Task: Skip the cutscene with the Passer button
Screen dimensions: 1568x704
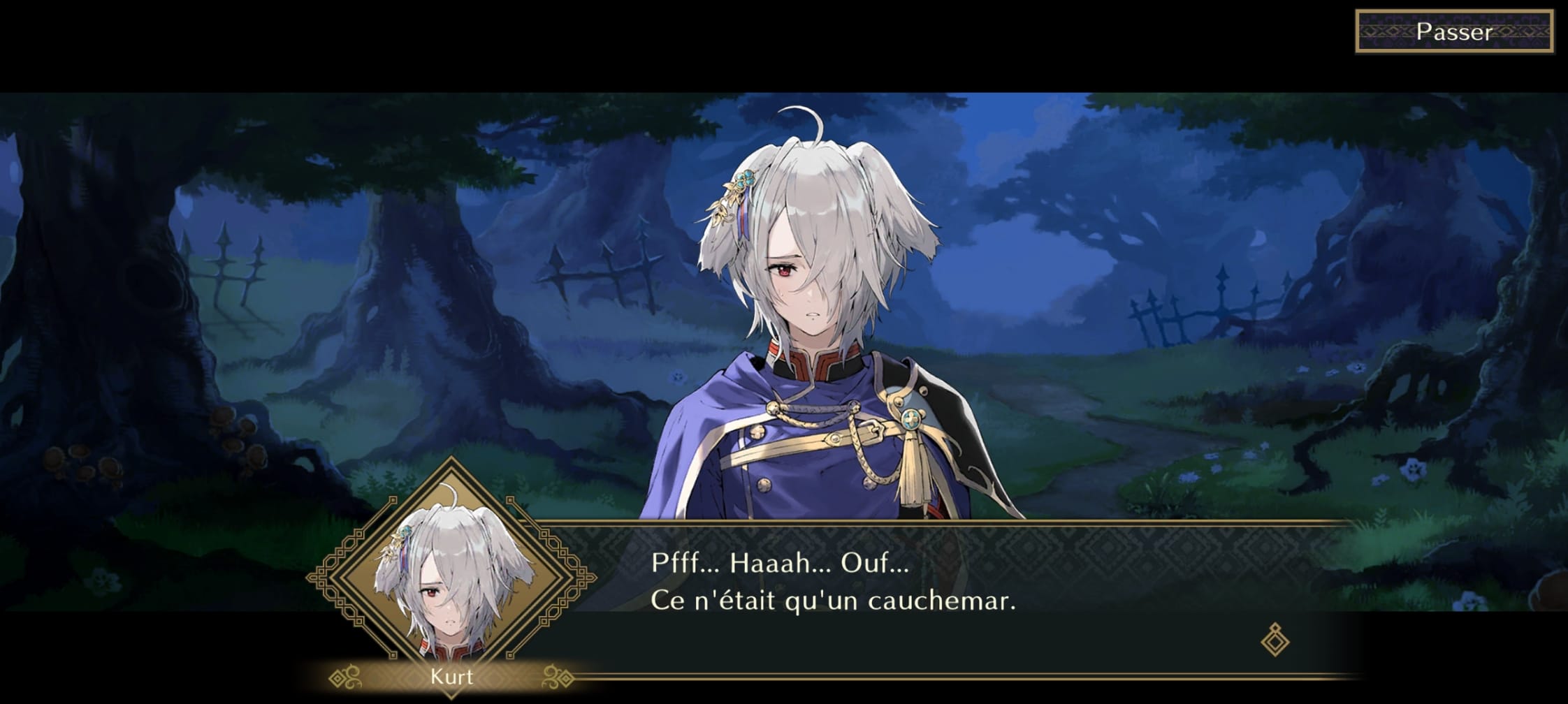Action: 1454,31
